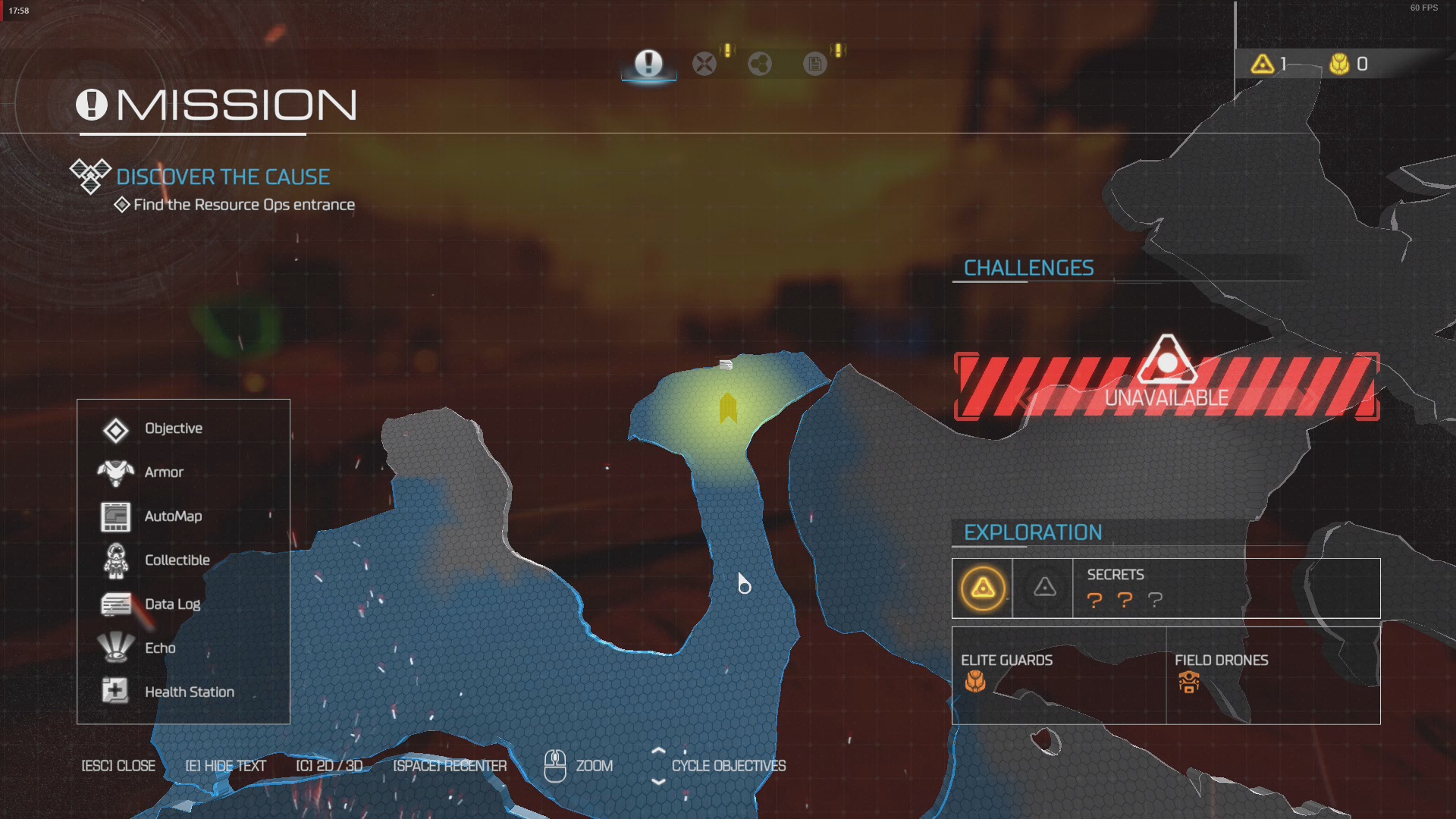Click the Armor icon in the map legend

(115, 472)
